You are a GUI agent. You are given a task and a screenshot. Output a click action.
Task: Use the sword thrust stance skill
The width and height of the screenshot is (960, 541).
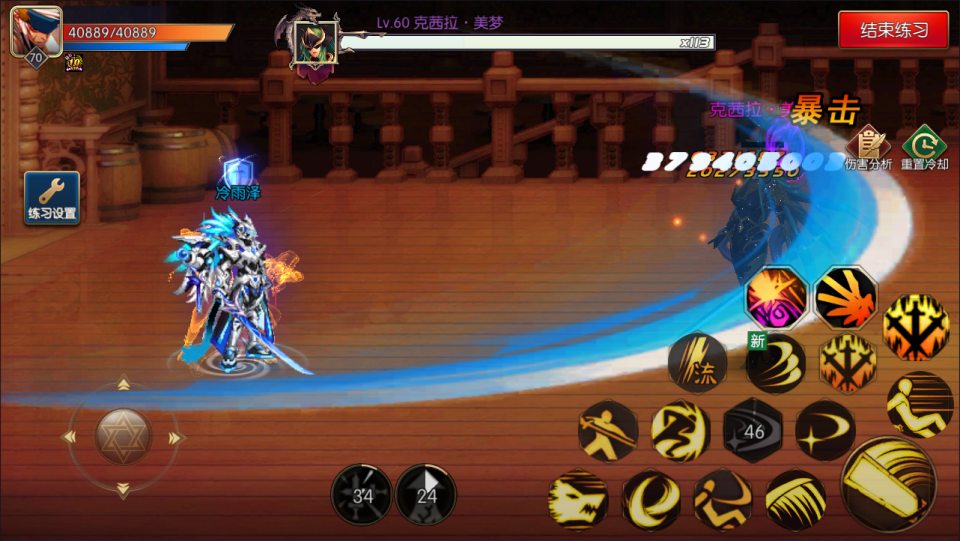click(608, 431)
